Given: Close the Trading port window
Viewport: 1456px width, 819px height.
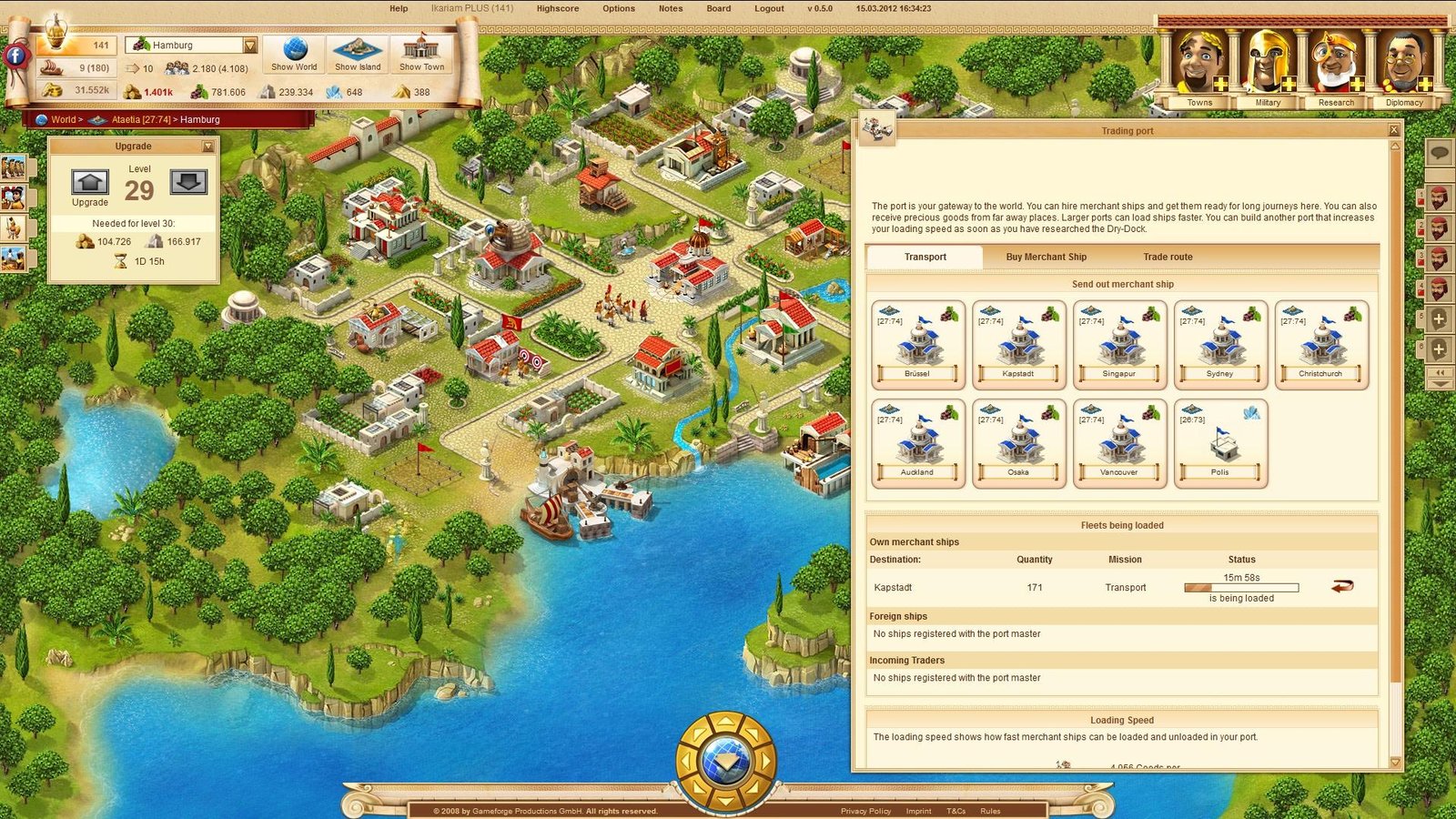Looking at the screenshot, I should [x=1393, y=130].
